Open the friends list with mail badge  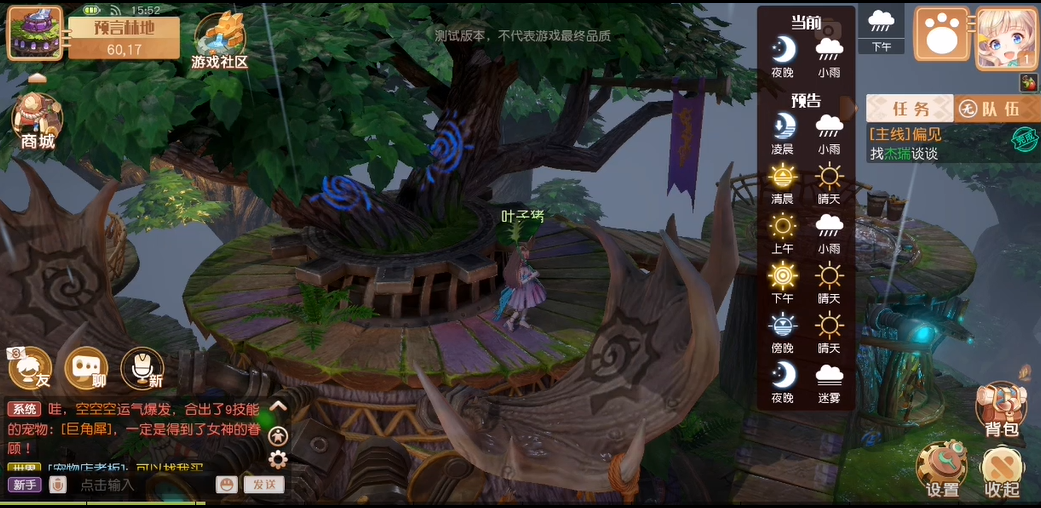[x=29, y=368]
